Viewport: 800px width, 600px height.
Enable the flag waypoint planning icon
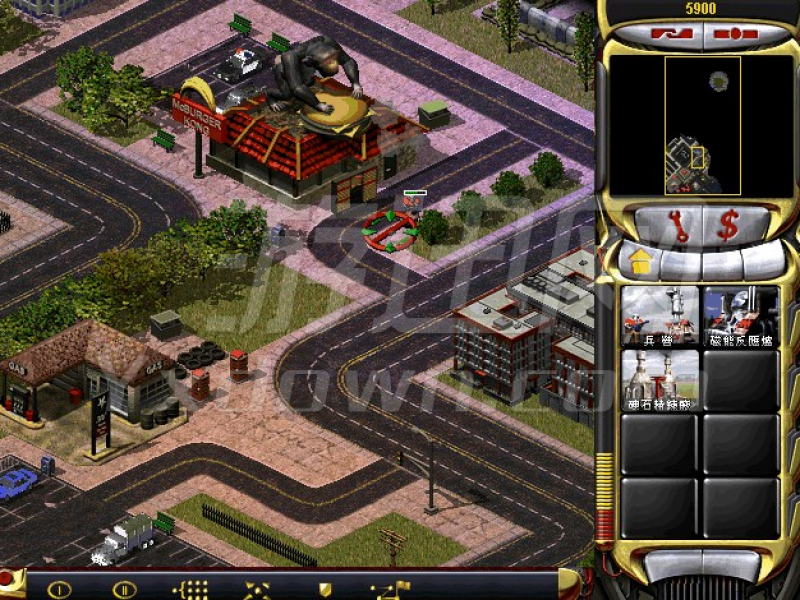tap(385, 589)
